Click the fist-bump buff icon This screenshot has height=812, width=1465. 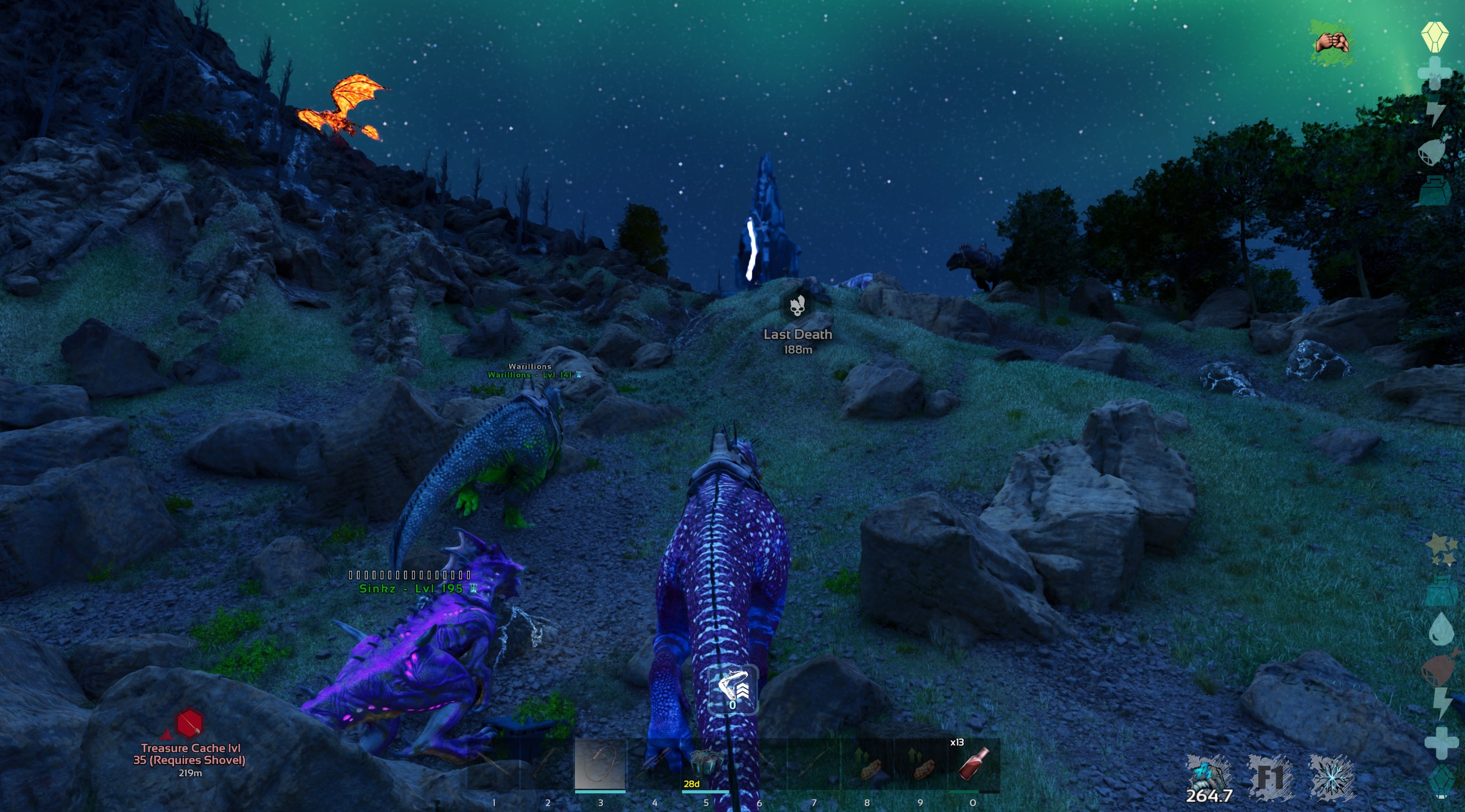pyautogui.click(x=1331, y=43)
